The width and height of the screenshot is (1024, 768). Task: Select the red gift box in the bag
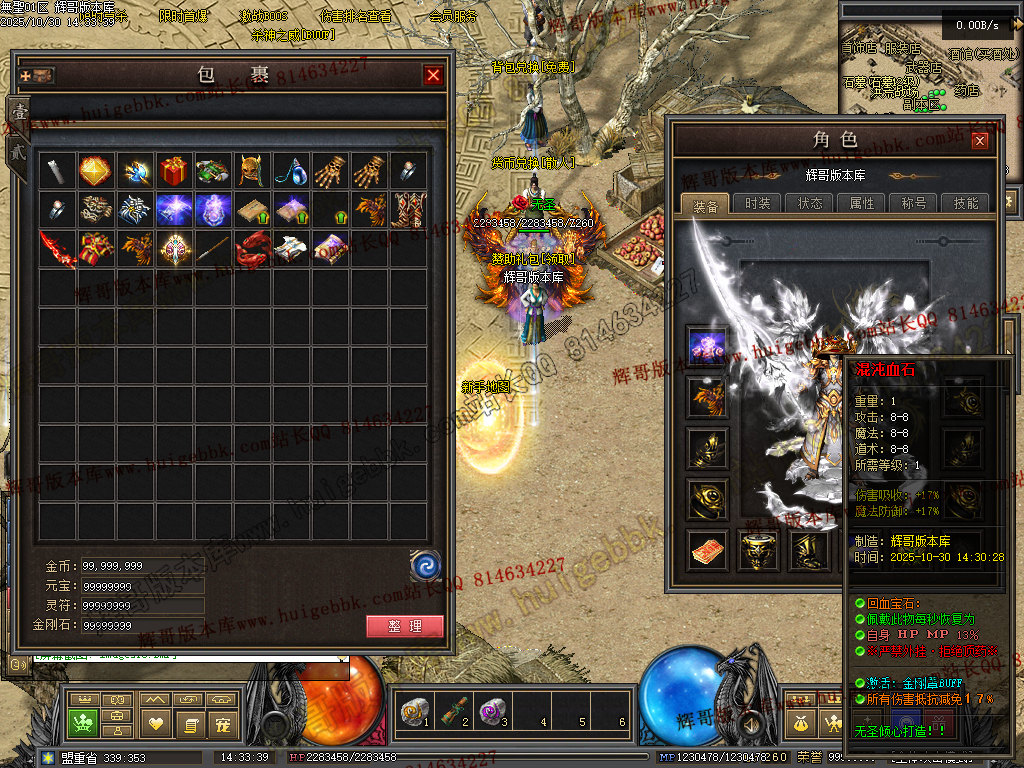click(x=174, y=171)
